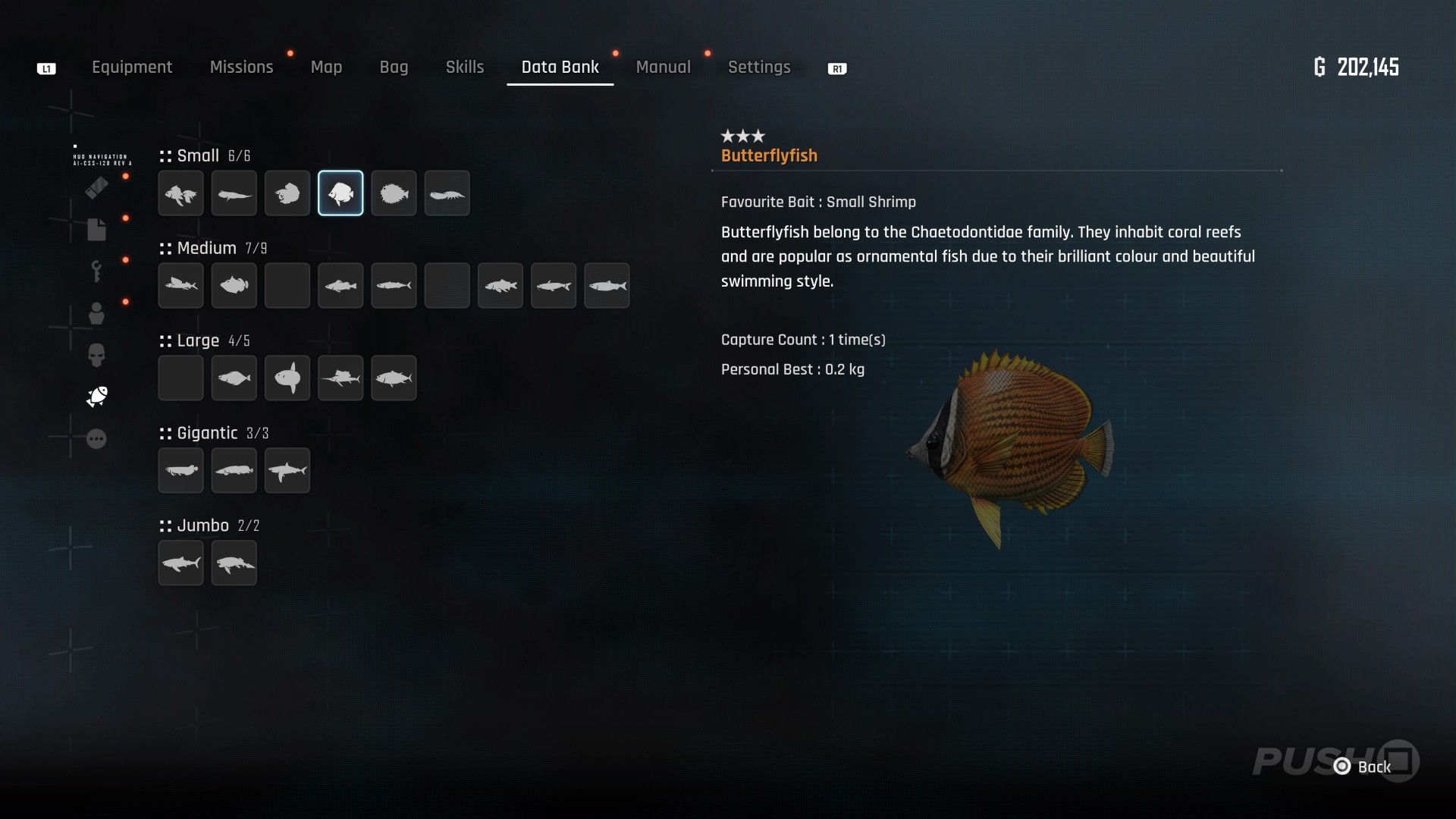1456x819 pixels.
Task: Select the flying fish entry in Medium
Action: point(180,286)
